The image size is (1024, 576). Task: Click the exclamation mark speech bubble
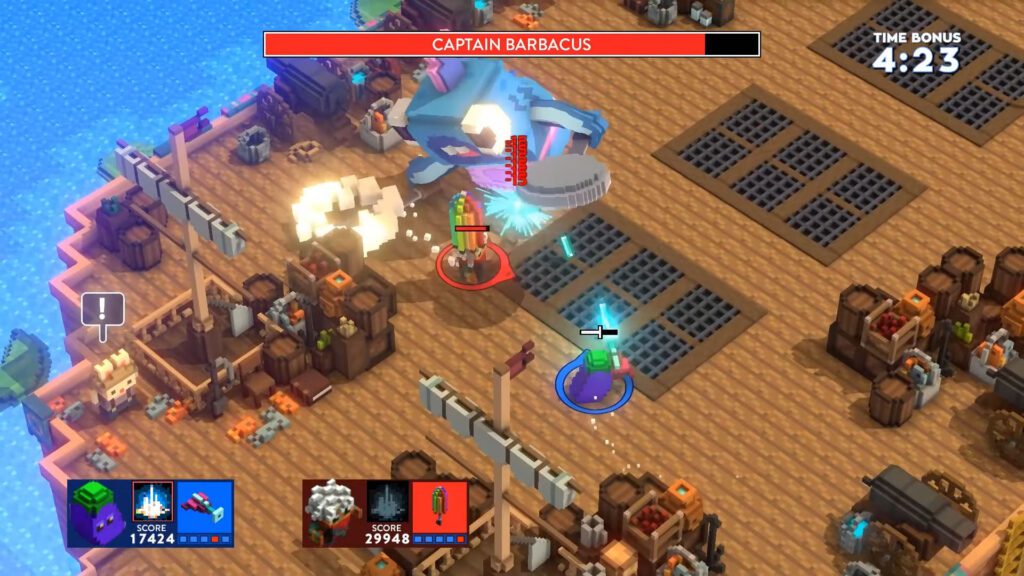coord(102,309)
